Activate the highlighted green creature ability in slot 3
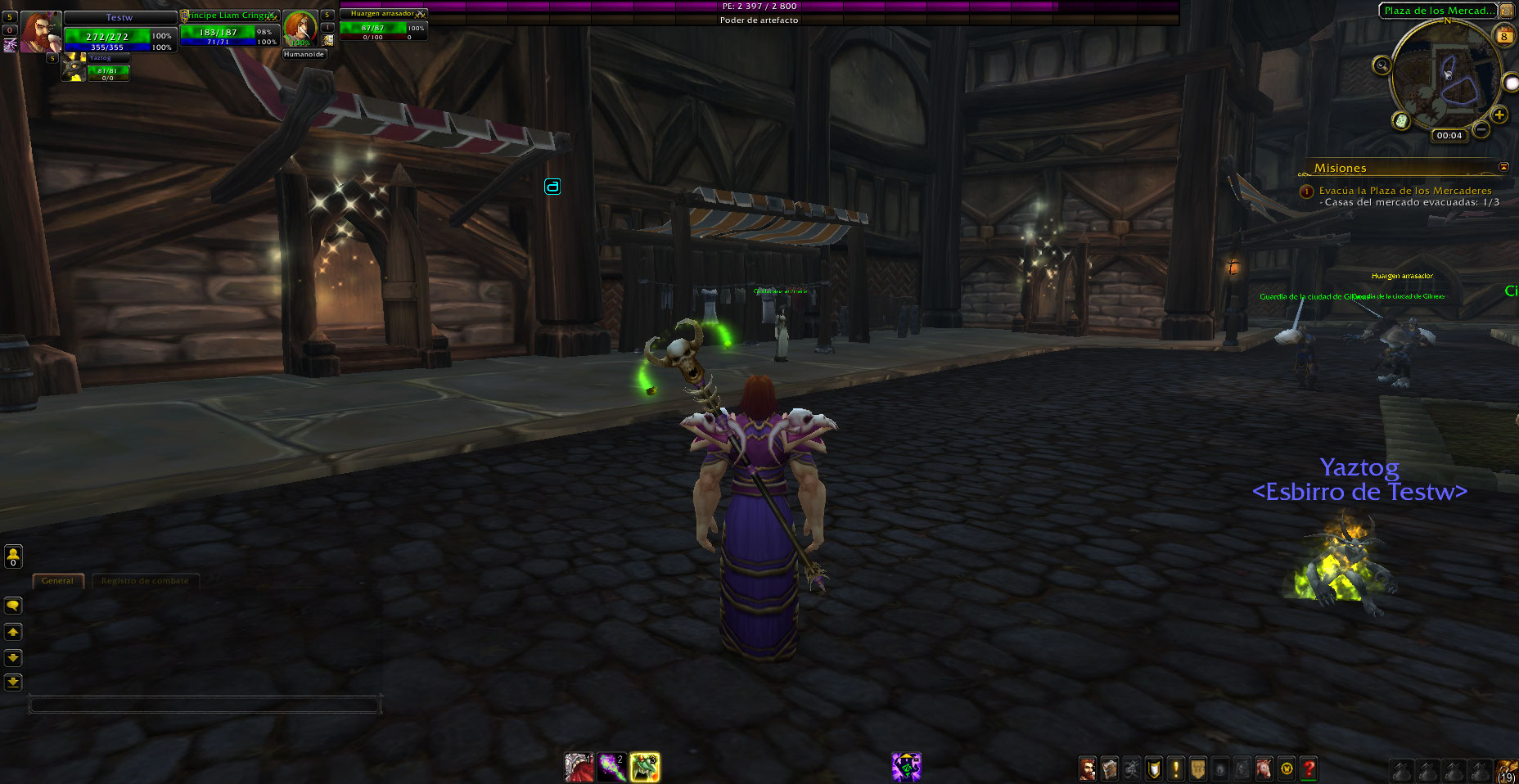 [x=644, y=767]
